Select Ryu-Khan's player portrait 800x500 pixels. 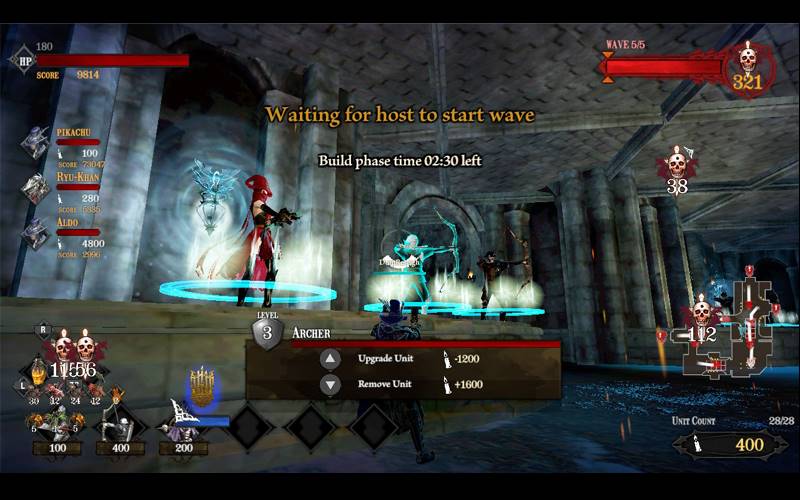click(x=37, y=188)
